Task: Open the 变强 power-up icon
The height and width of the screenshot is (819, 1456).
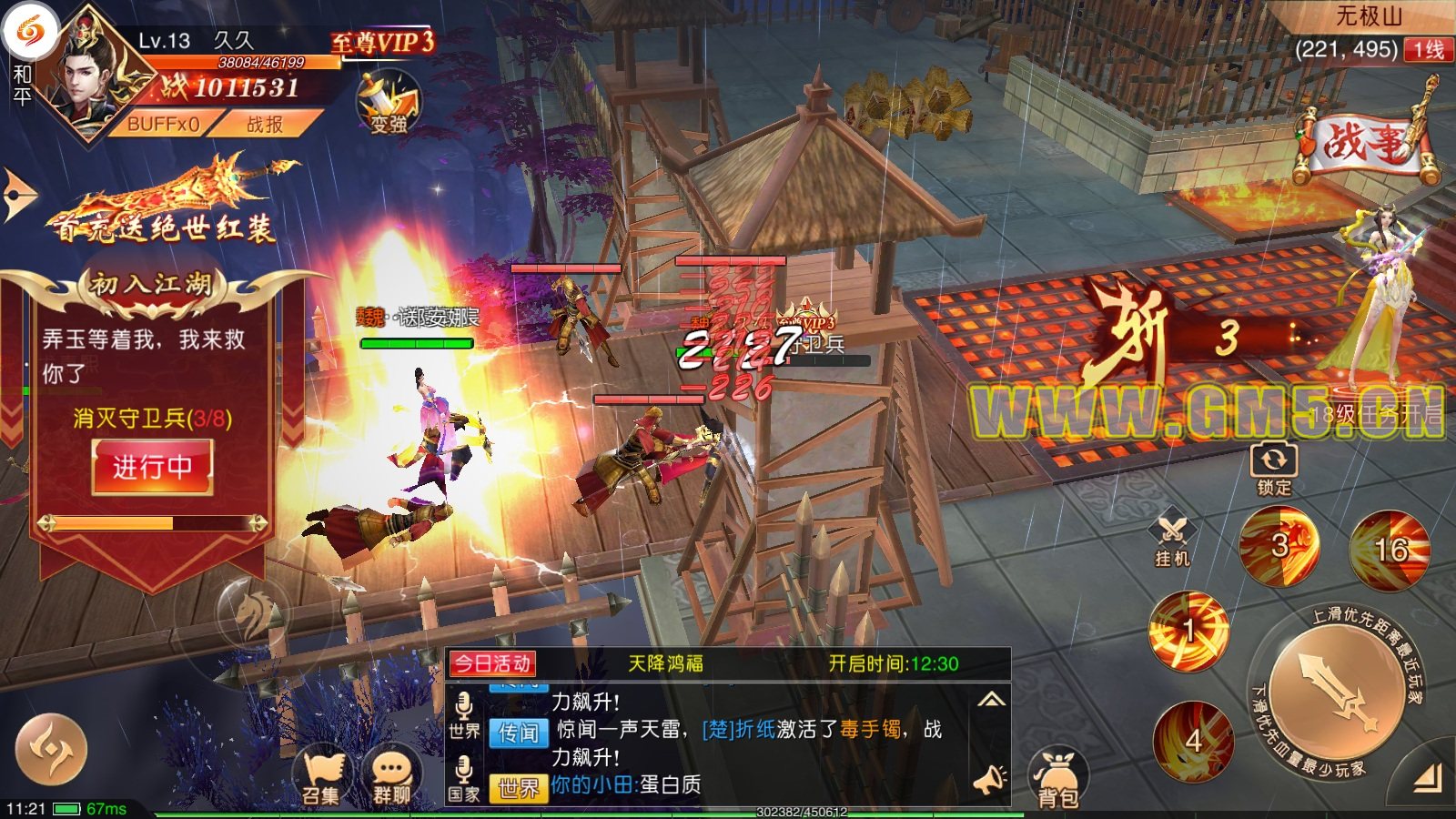Action: (388, 103)
